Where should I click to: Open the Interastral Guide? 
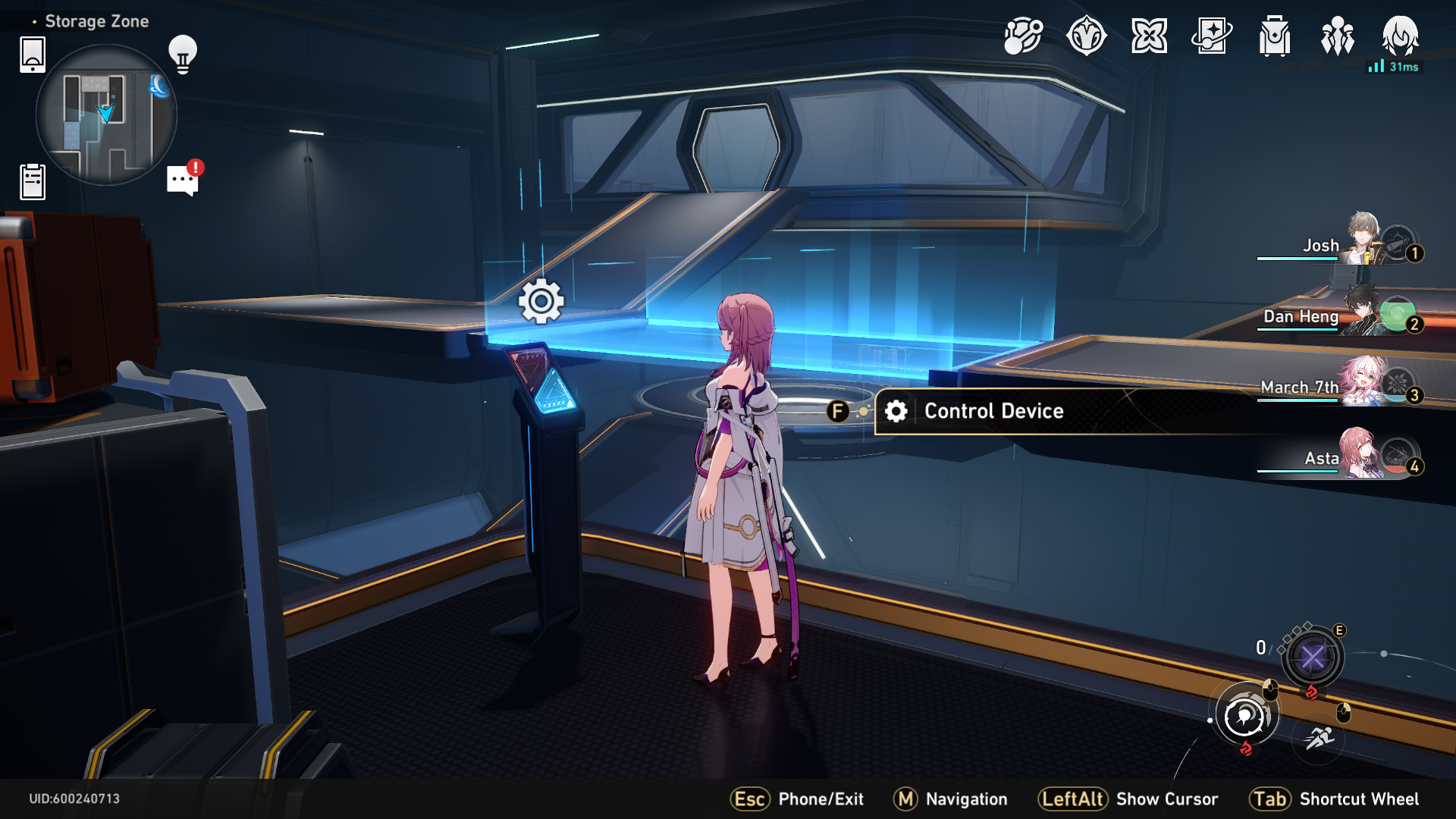pos(1087,36)
